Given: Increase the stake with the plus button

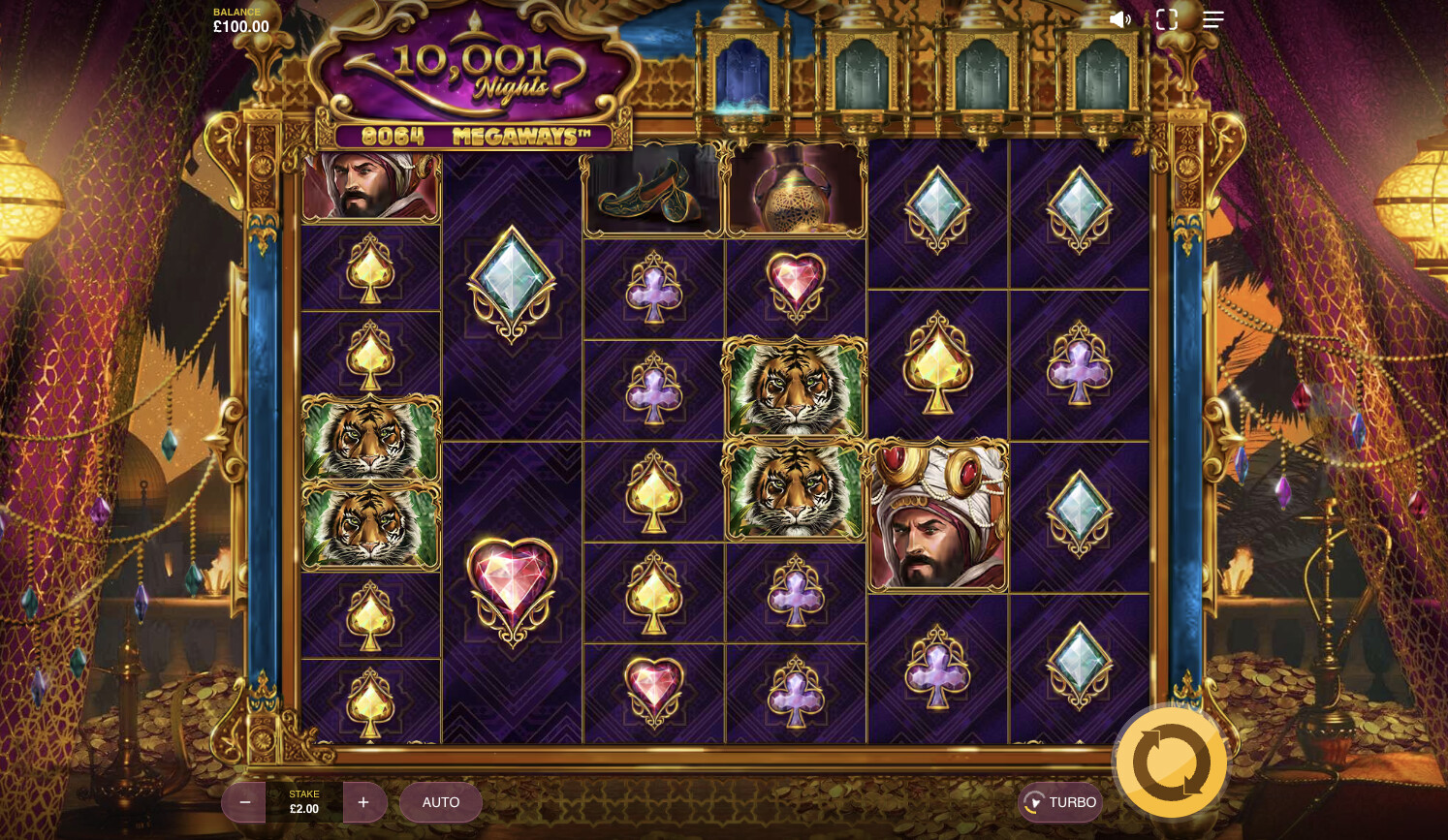Looking at the screenshot, I should point(363,802).
